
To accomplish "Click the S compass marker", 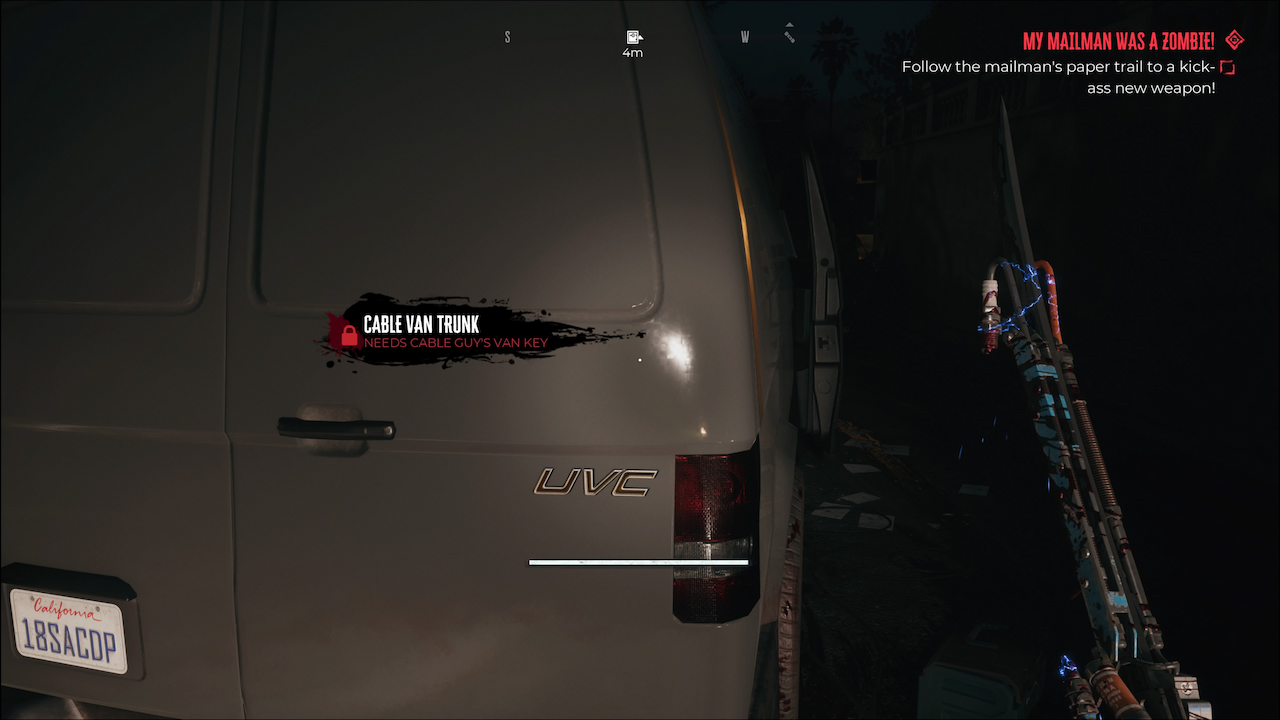I will point(507,36).
